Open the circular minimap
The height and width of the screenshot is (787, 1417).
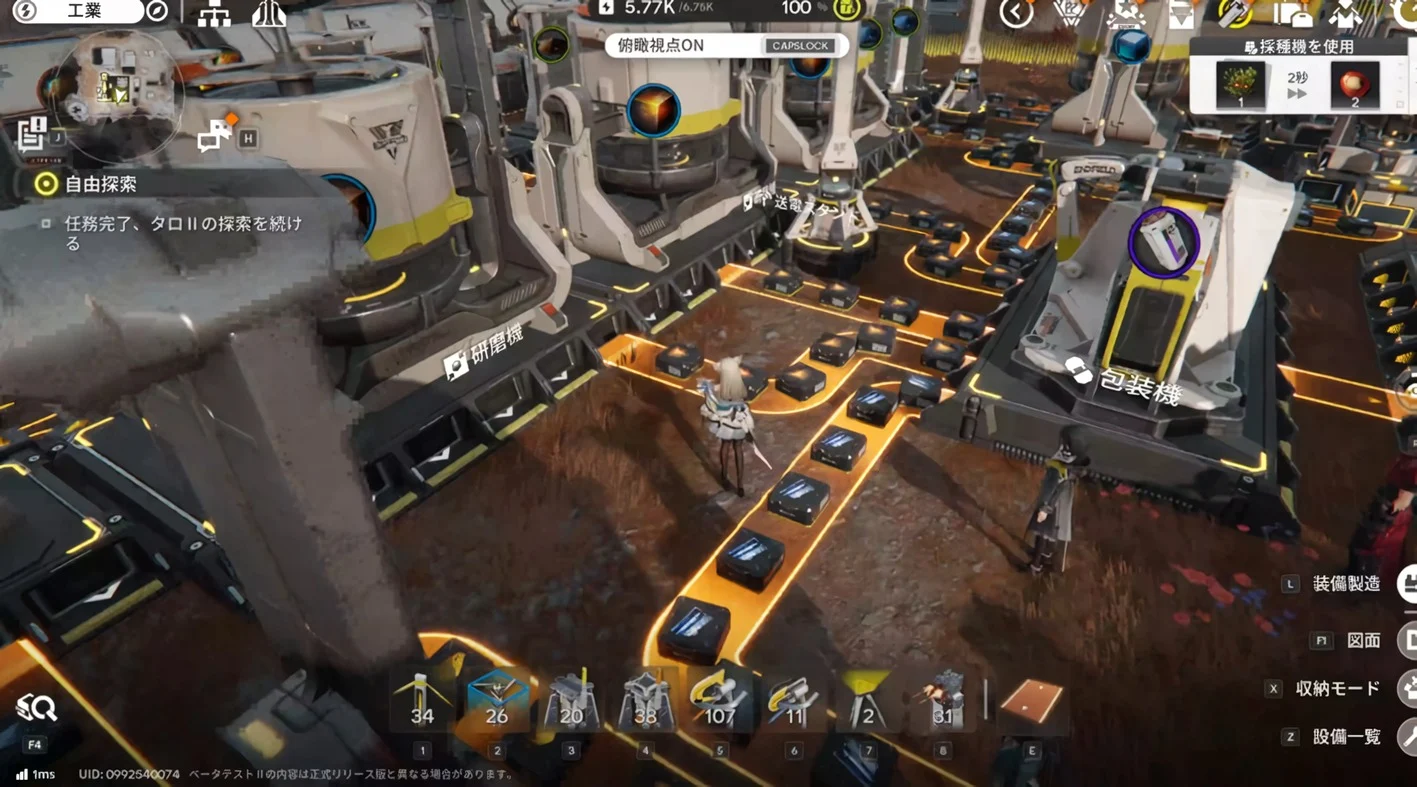point(118,90)
